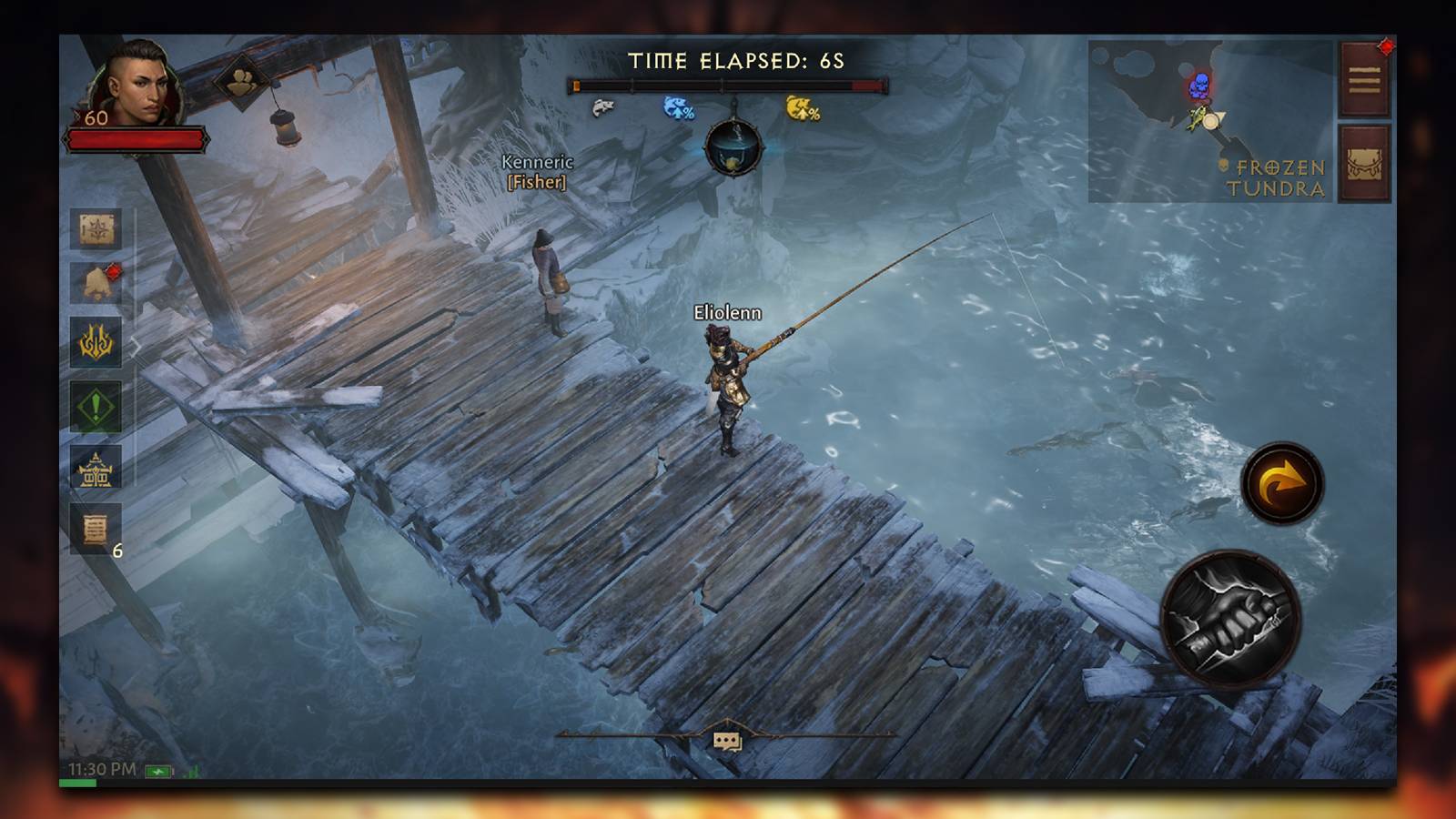Open the ledger scroll icon showing 6
Screen dimensions: 1456x819
coord(97,526)
